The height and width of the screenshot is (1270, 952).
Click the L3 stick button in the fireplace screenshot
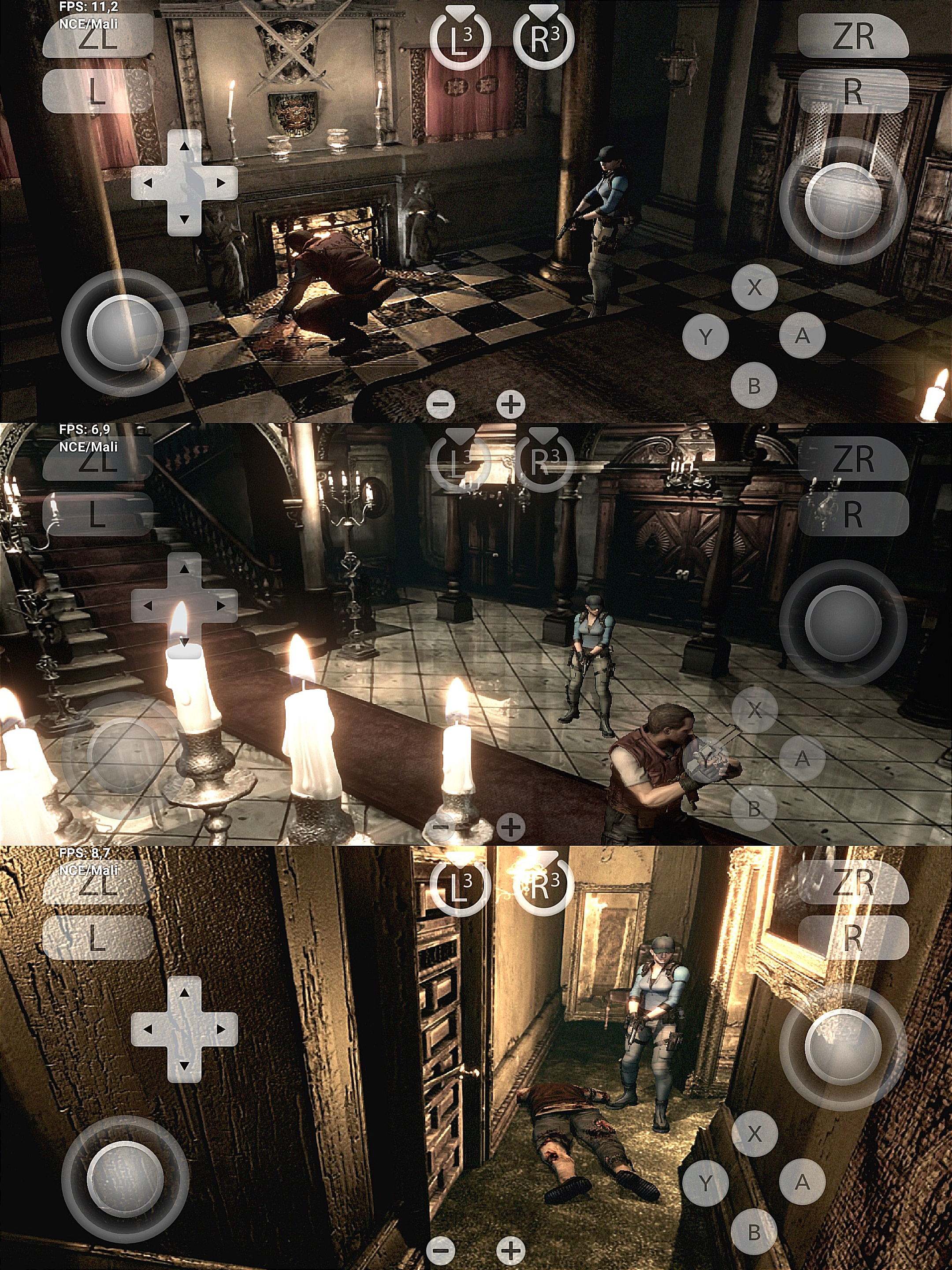click(460, 40)
